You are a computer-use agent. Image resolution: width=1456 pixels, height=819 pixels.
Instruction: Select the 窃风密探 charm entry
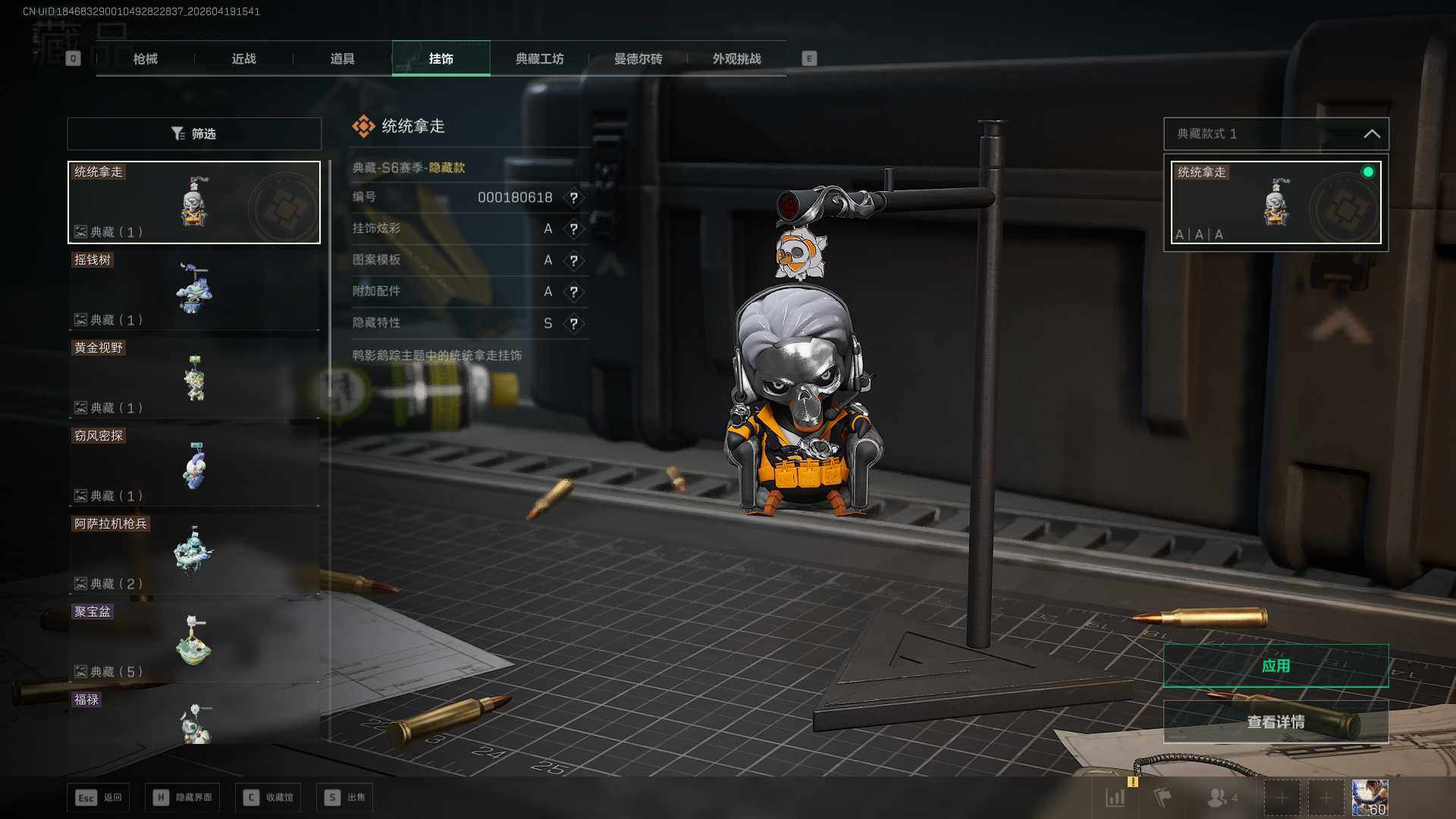pos(194,466)
